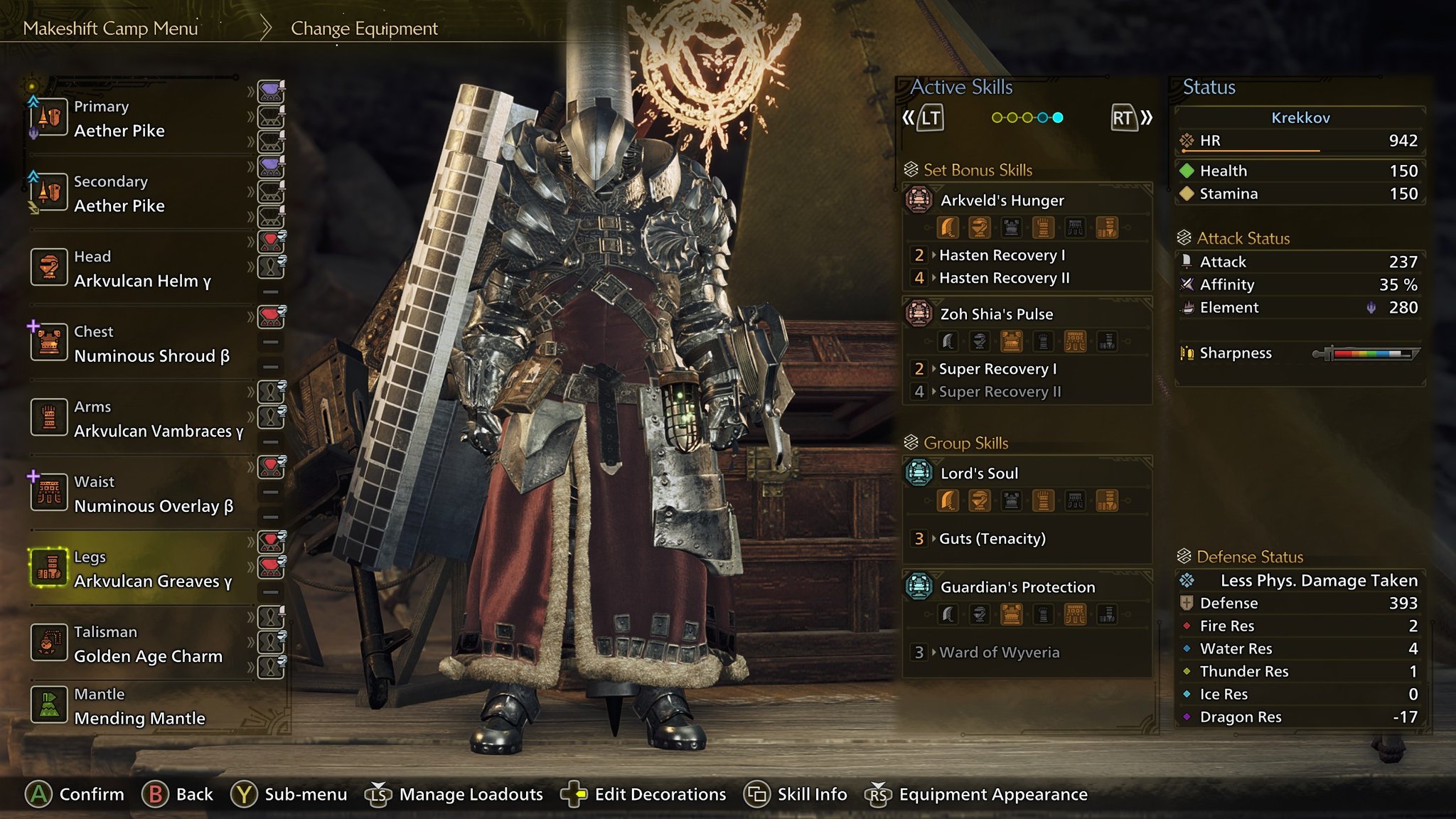This screenshot has width=1456, height=819.
Task: Go back to Makeshift Camp Menu breadcrumb
Action: 110,28
